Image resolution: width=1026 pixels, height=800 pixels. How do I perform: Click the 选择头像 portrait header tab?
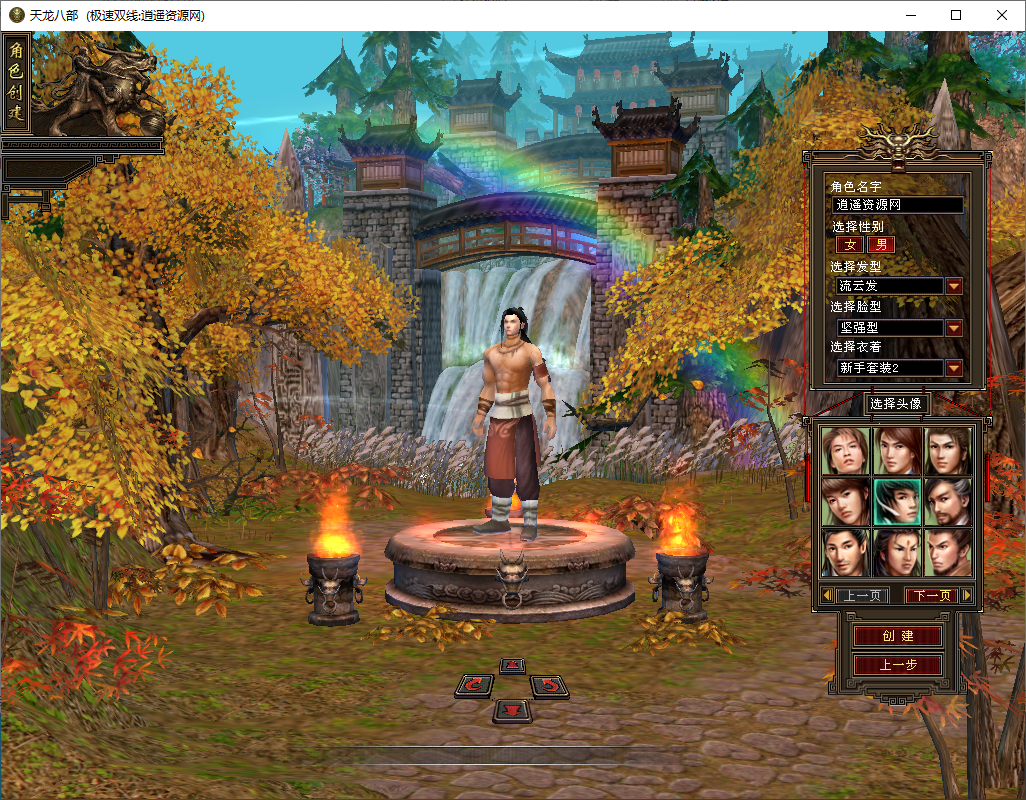pos(895,404)
